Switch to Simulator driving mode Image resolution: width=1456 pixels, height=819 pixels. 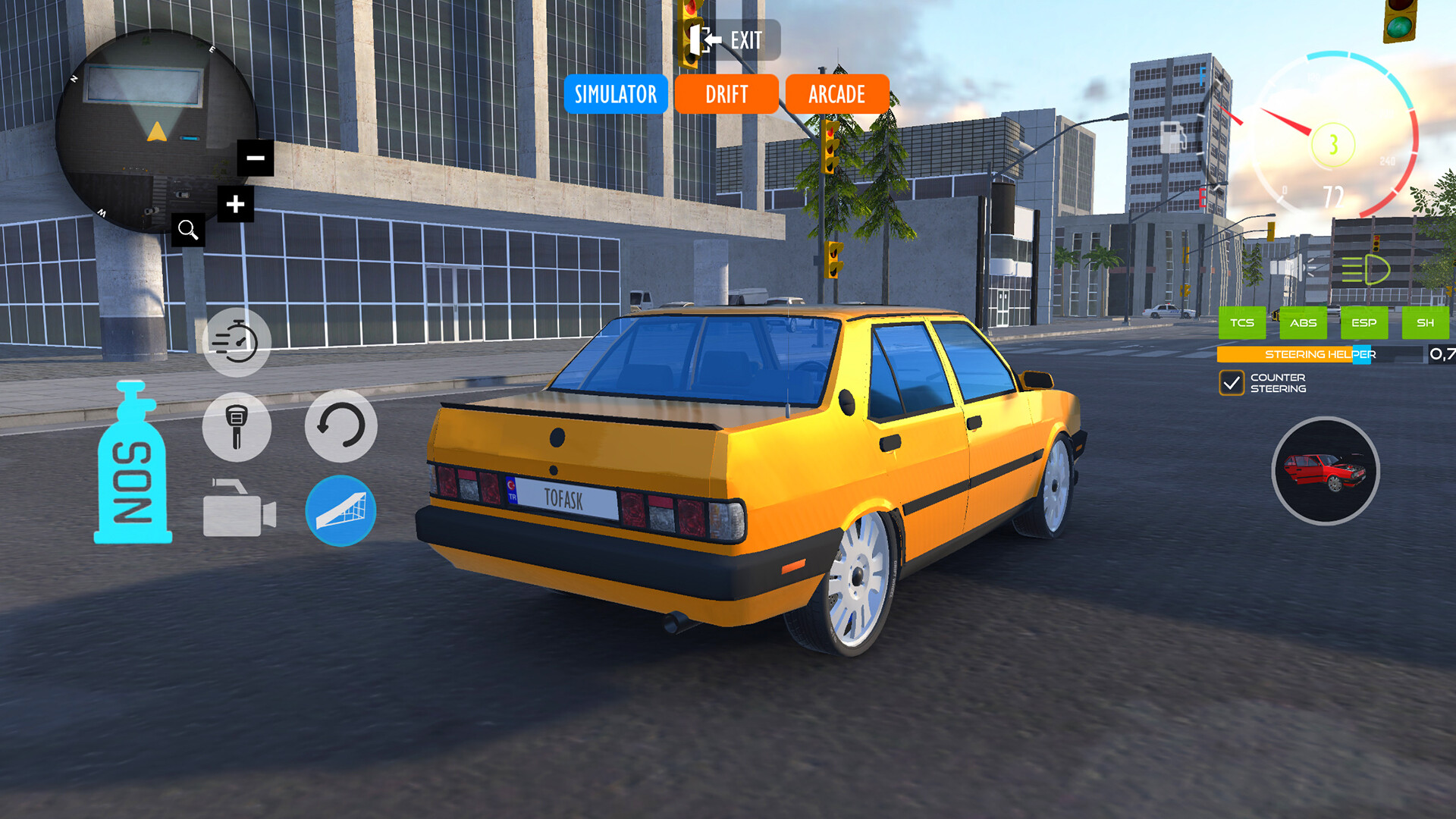point(615,94)
